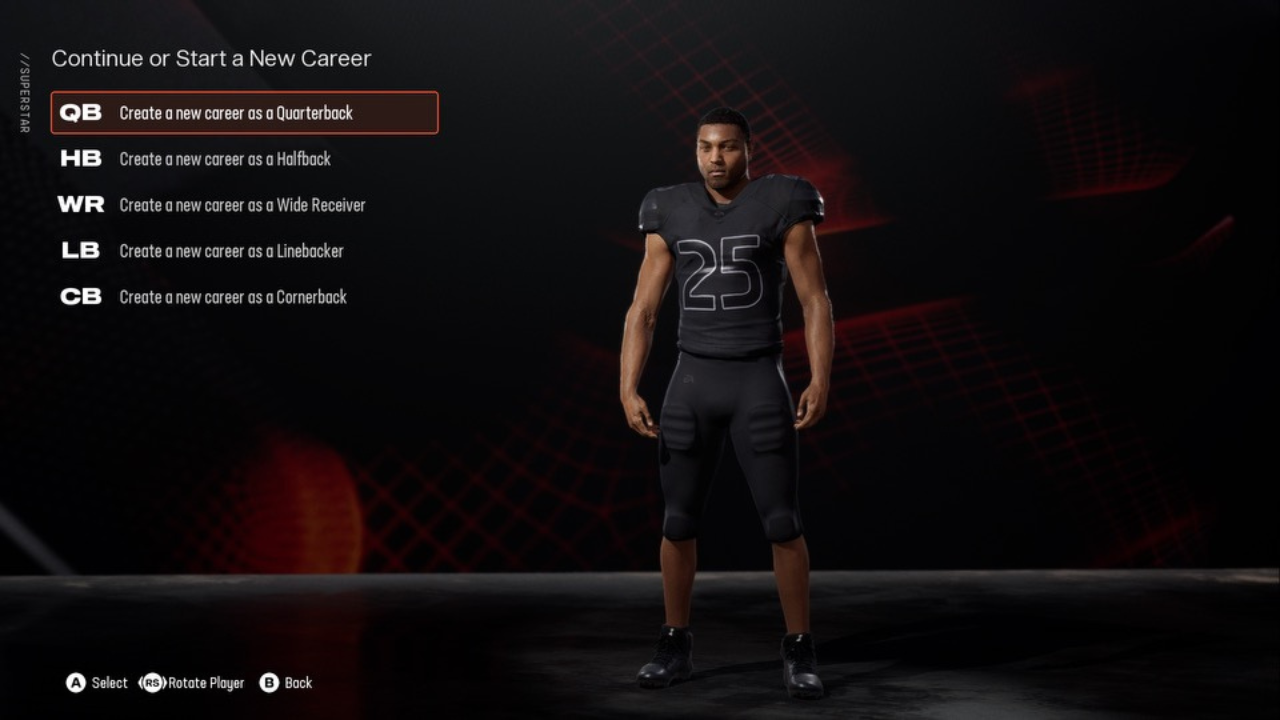
Task: Click the Rotate Player action label
Action: [207, 683]
